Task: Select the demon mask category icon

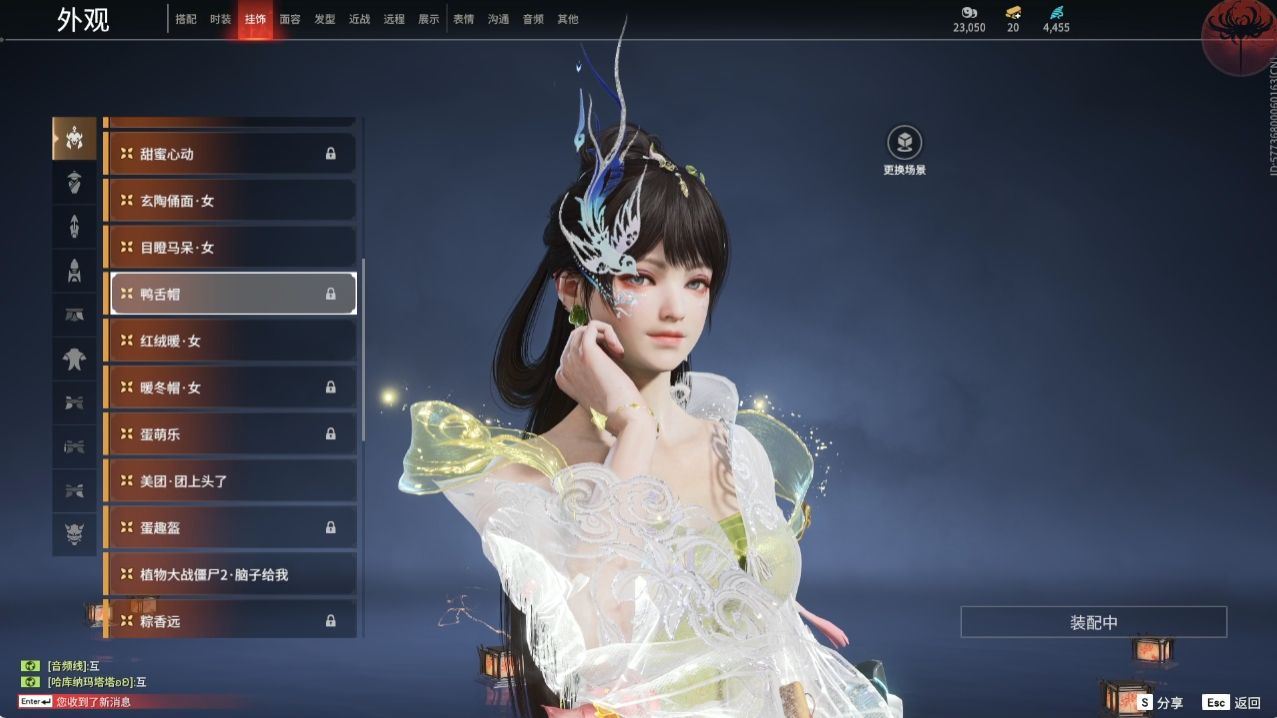Action: tap(74, 535)
